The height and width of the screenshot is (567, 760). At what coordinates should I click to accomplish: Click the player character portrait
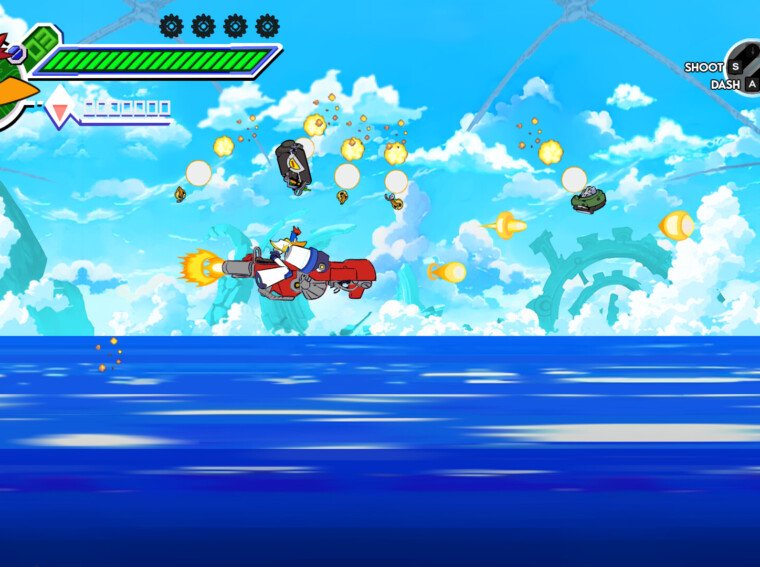coord(14,80)
